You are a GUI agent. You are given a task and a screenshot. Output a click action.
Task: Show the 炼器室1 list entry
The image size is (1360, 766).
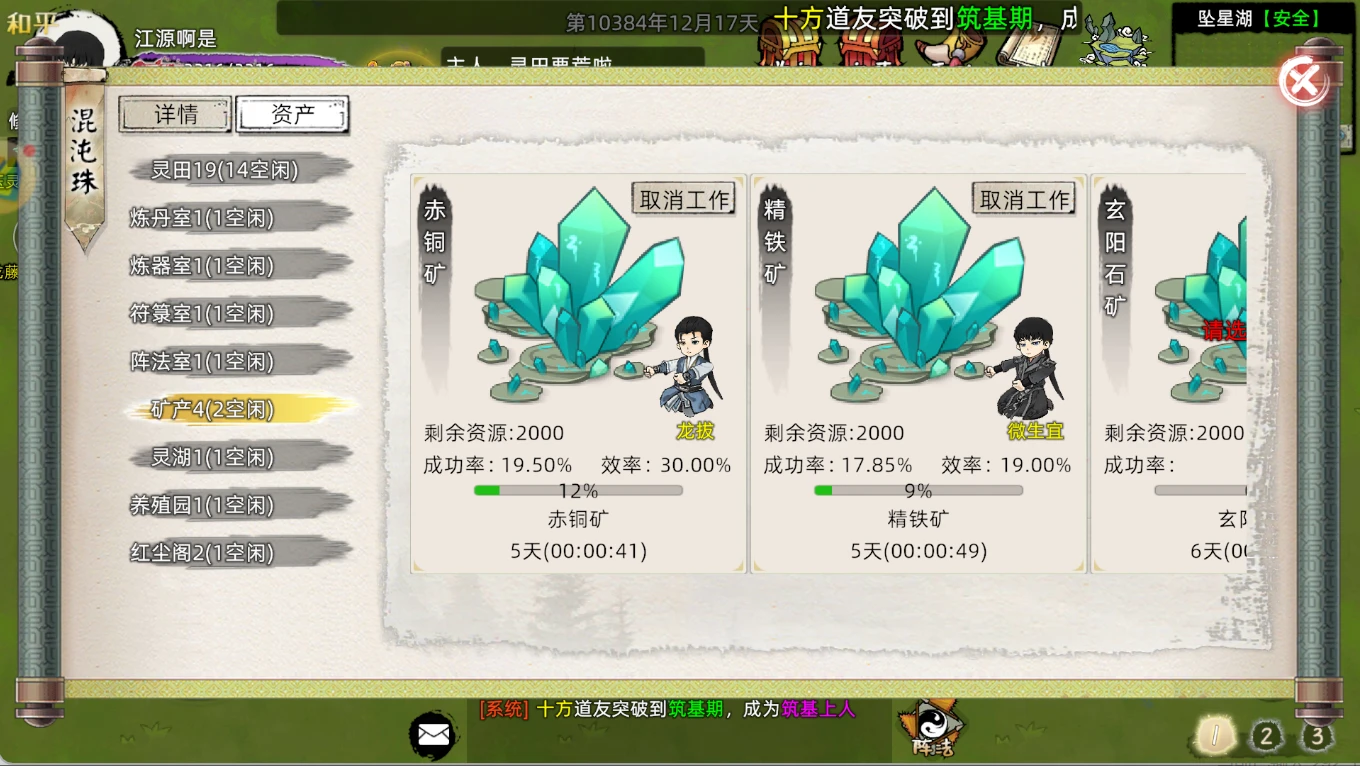(x=203, y=266)
